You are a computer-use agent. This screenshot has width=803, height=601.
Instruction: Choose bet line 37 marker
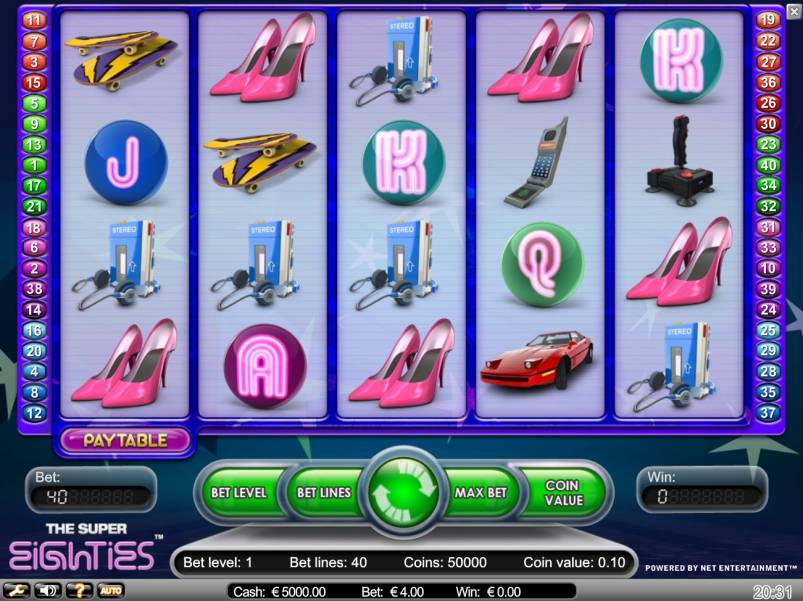[x=768, y=413]
